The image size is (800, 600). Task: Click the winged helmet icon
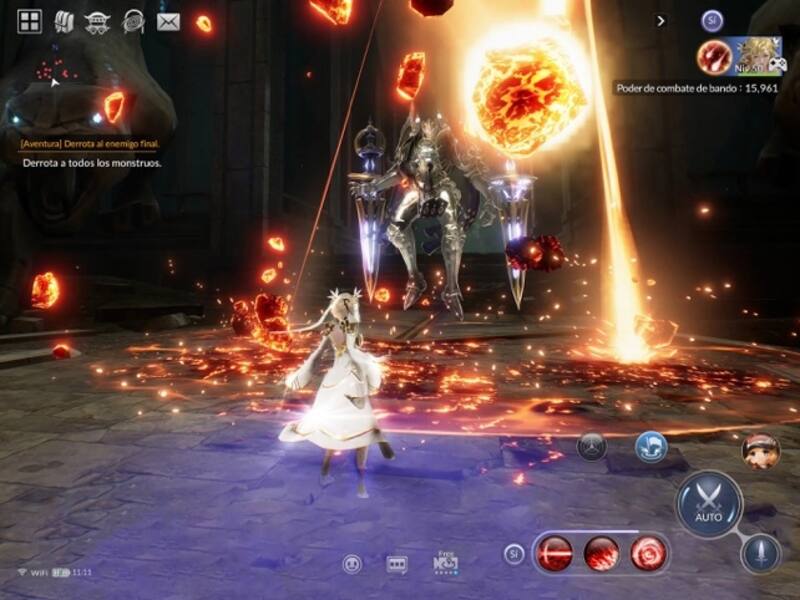click(97, 21)
